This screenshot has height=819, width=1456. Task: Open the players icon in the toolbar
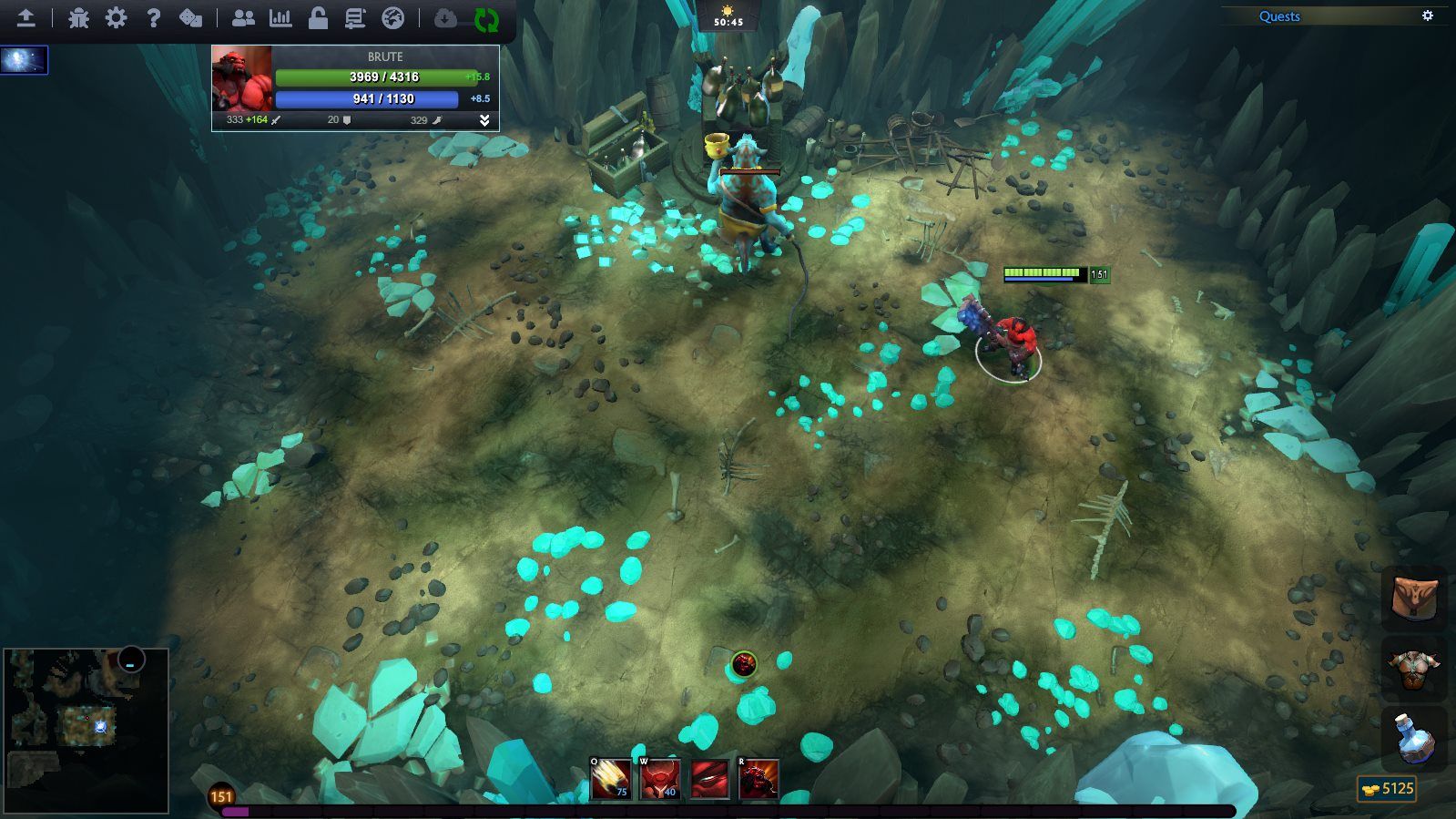243,18
